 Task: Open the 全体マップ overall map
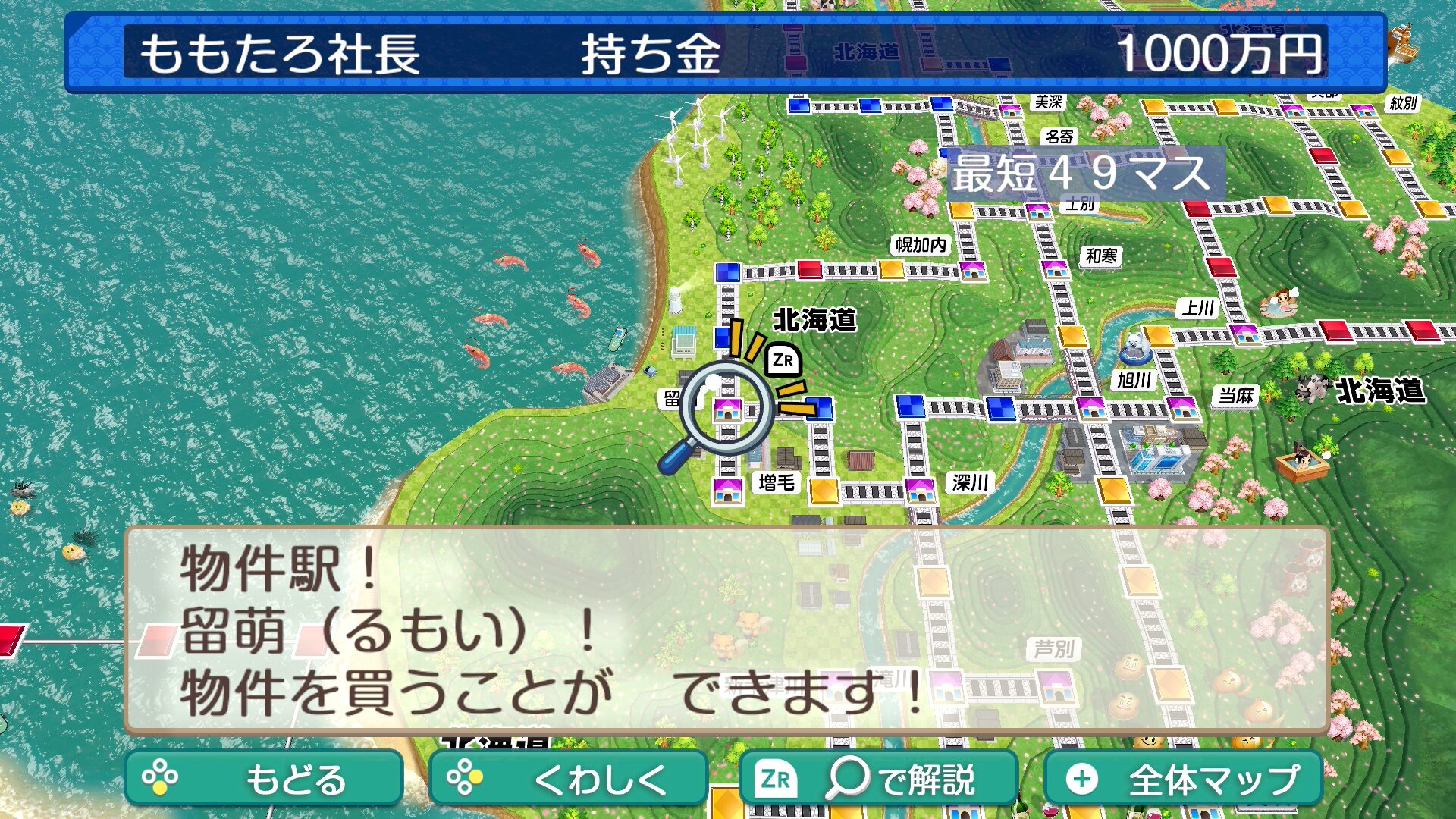click(x=1183, y=778)
